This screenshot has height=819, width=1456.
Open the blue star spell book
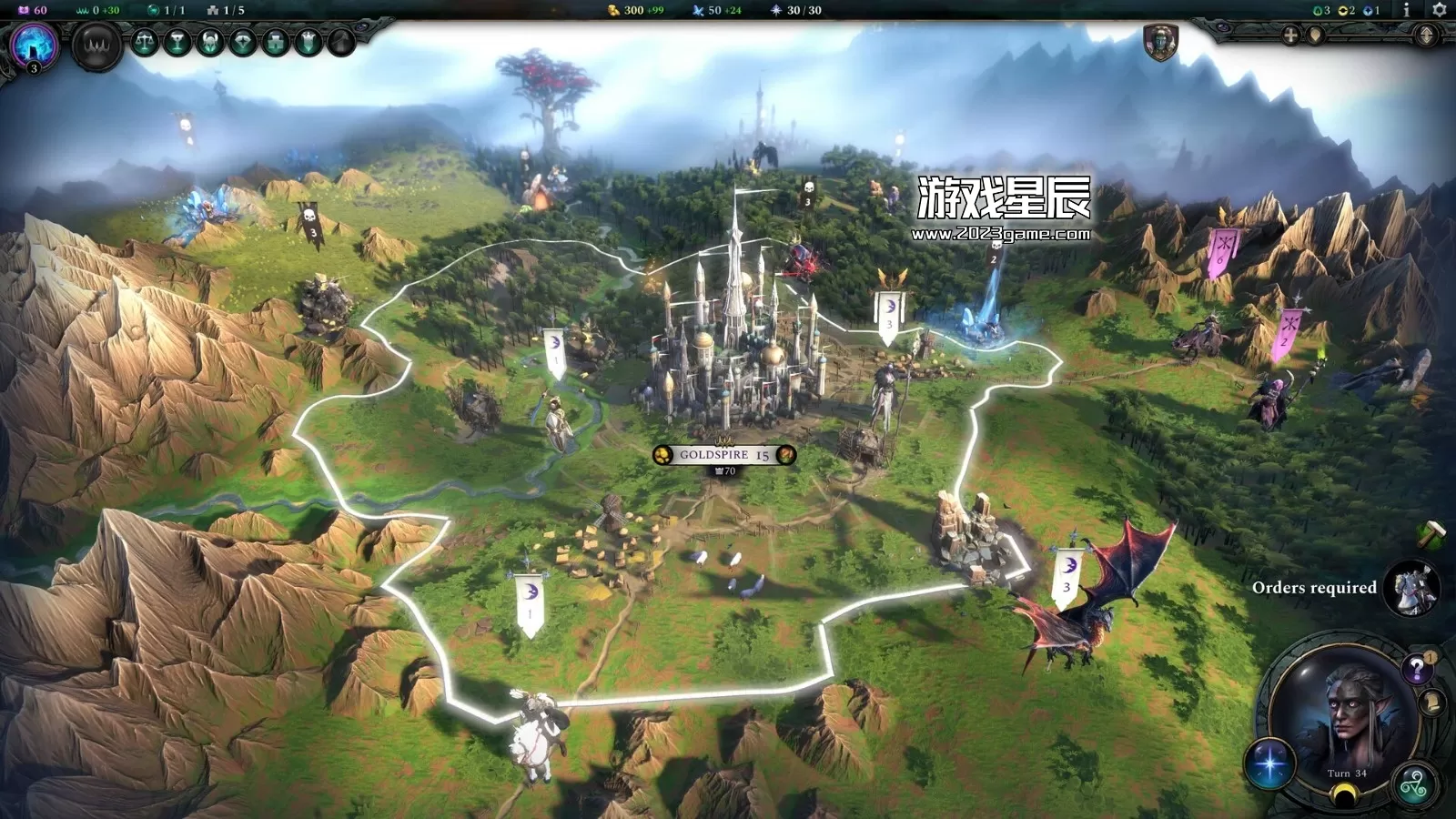pyautogui.click(x=1270, y=763)
